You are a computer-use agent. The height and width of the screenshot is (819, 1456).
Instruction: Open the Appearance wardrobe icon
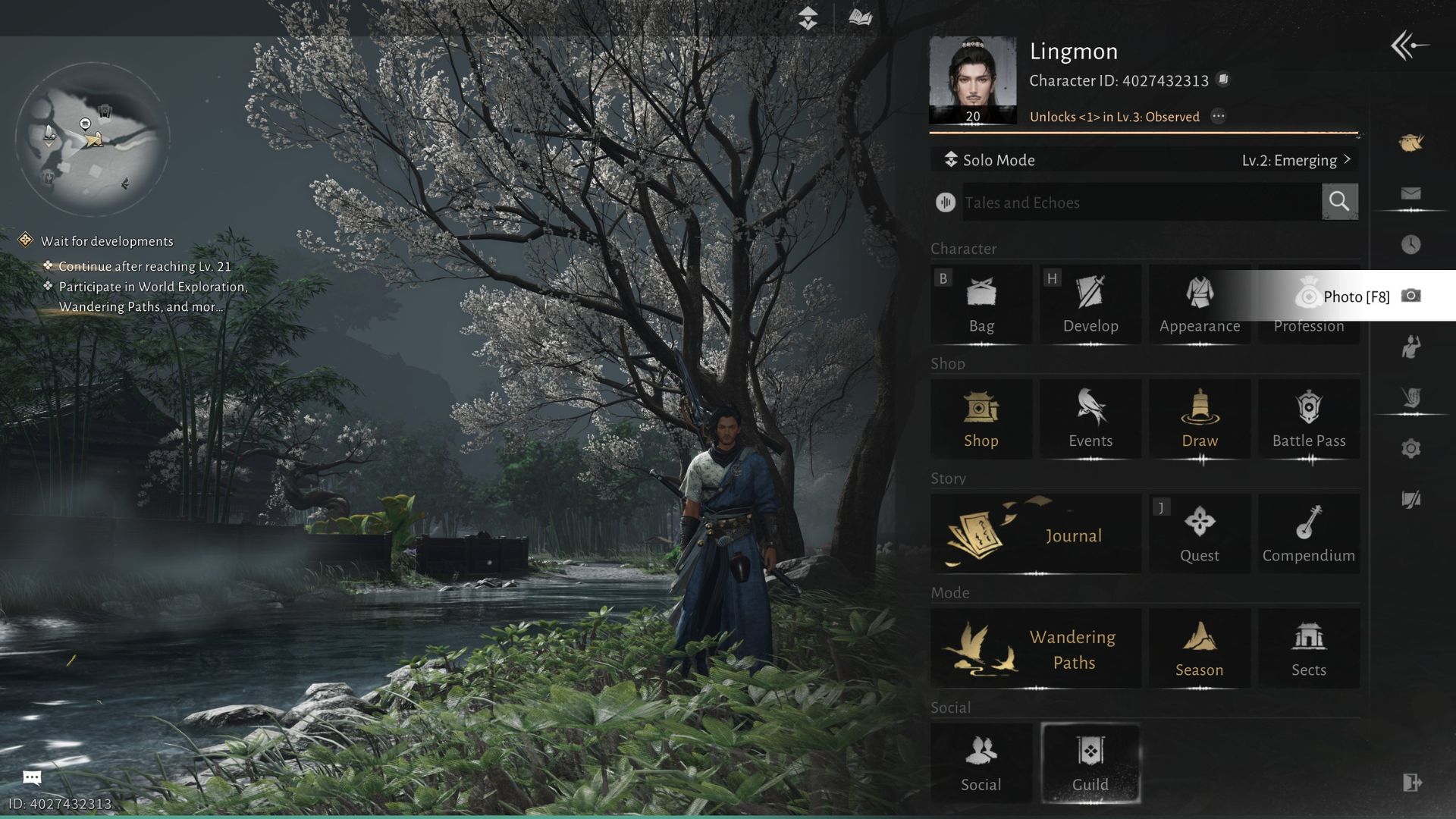tap(1199, 303)
